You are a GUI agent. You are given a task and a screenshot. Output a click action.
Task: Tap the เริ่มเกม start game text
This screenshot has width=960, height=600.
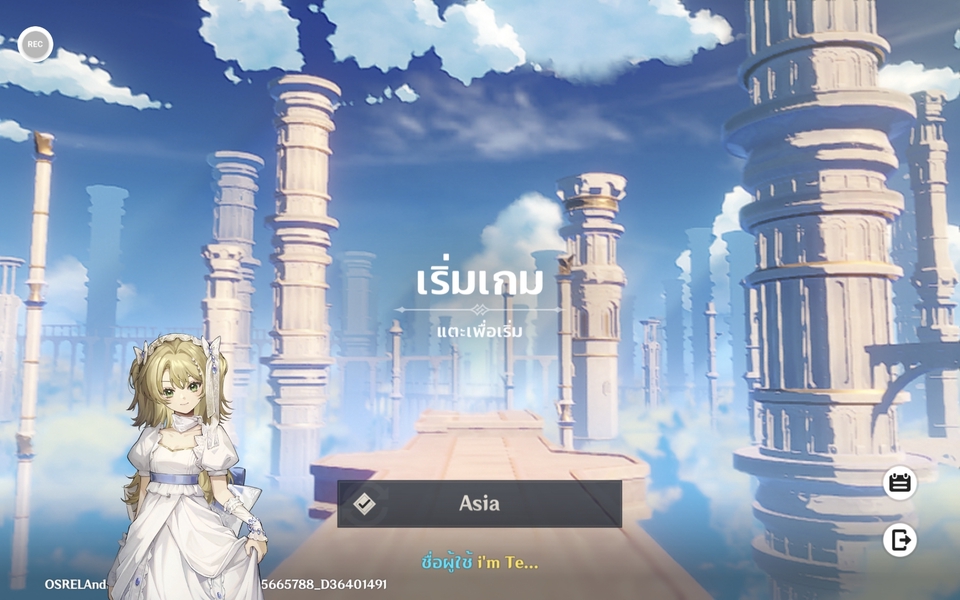479,281
